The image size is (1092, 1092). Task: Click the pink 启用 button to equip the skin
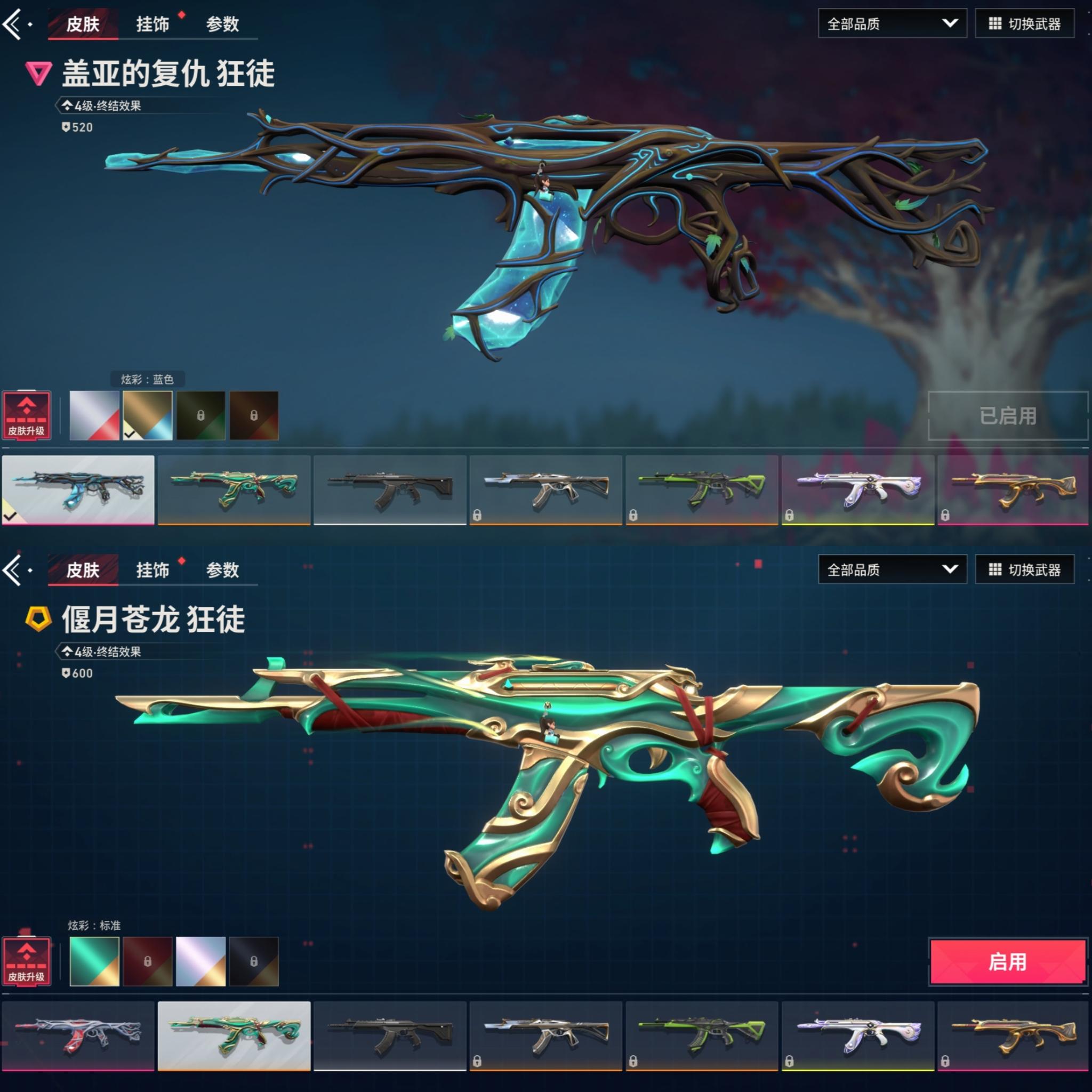tap(1008, 961)
